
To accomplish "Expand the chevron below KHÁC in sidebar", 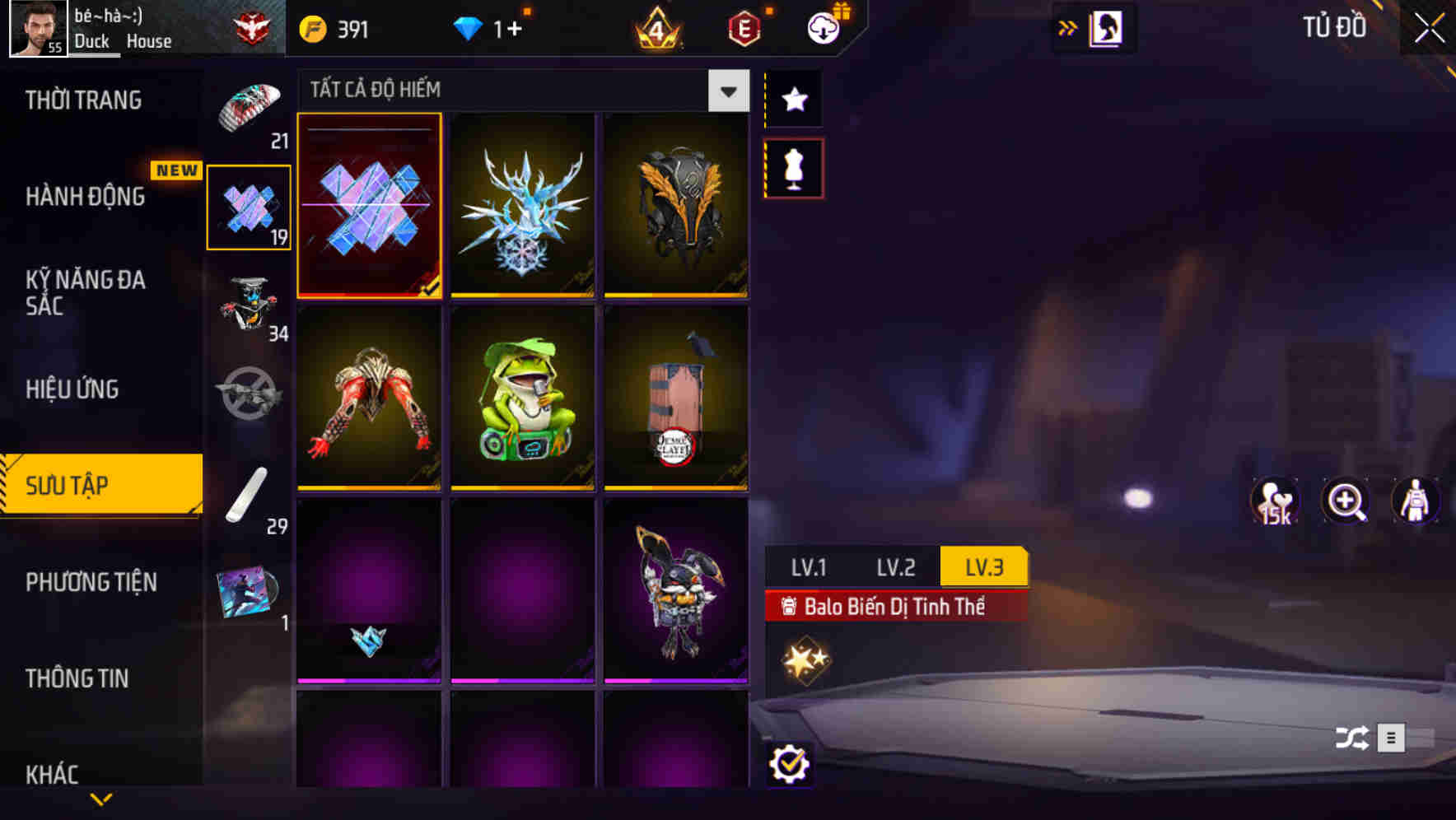I will (x=100, y=798).
